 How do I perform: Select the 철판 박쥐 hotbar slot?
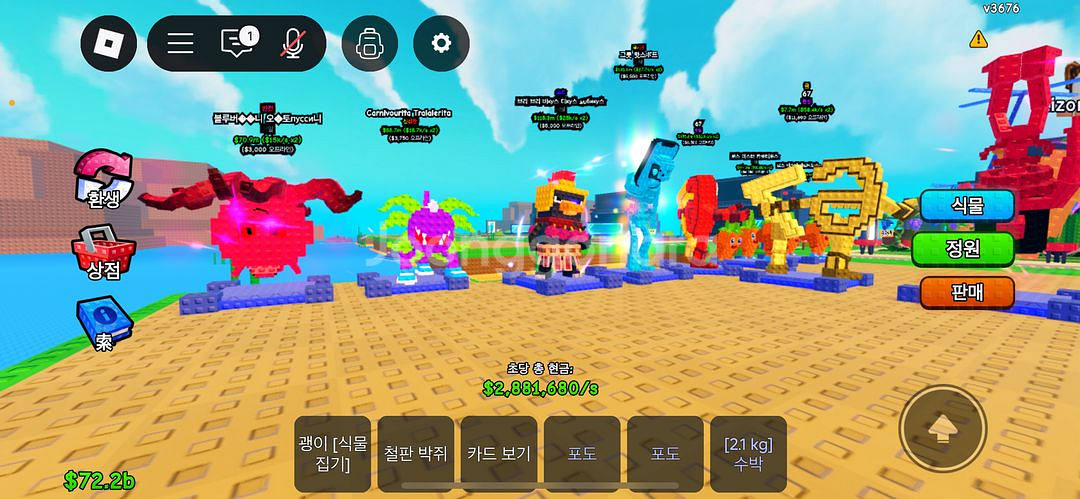(x=415, y=453)
